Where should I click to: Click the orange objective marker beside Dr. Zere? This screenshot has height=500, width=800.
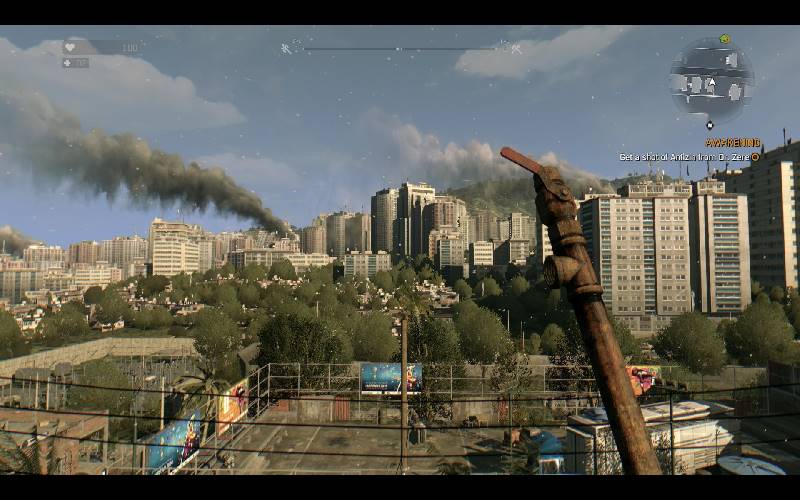coord(755,157)
